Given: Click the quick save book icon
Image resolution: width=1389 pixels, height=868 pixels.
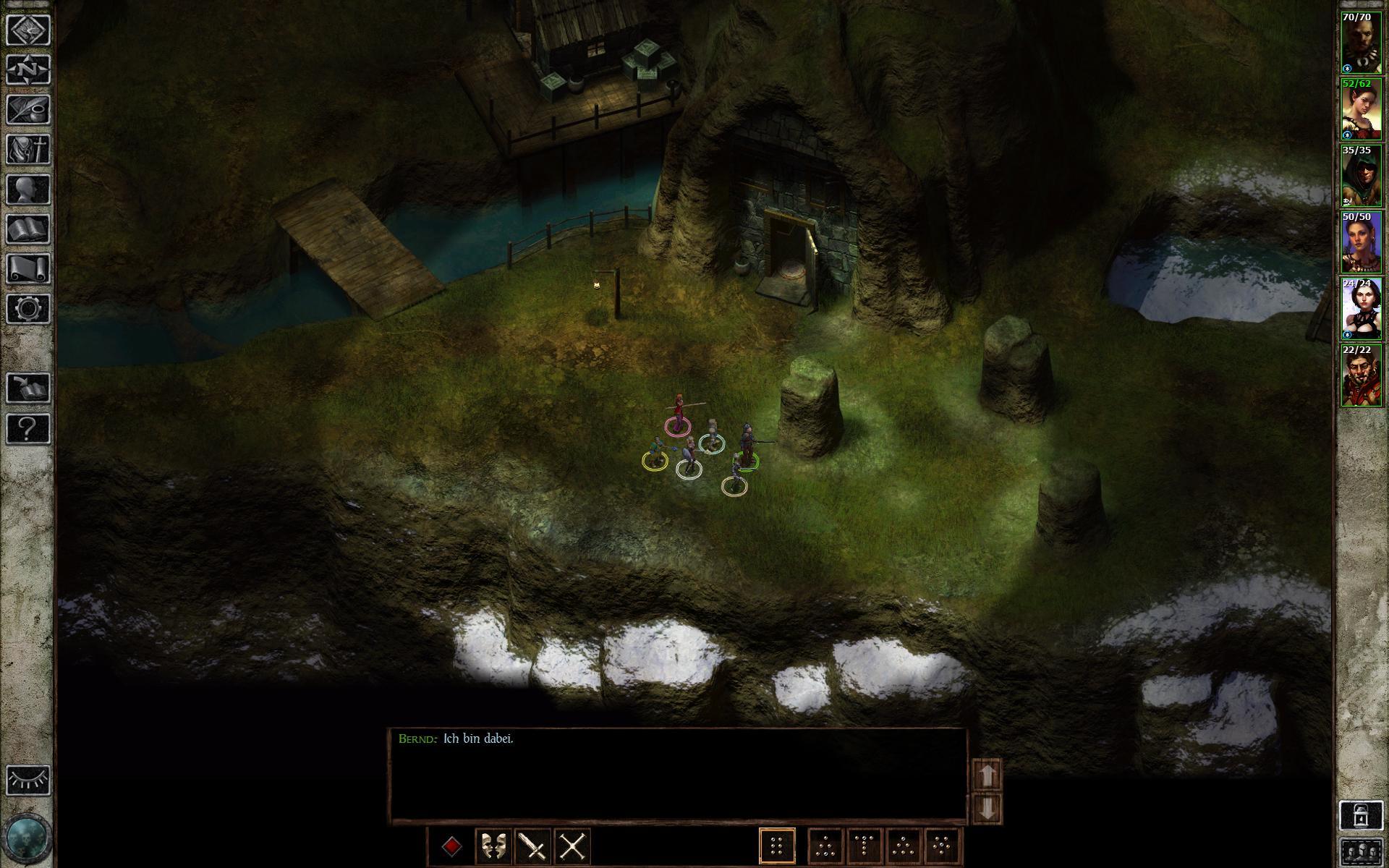Looking at the screenshot, I should point(28,388).
